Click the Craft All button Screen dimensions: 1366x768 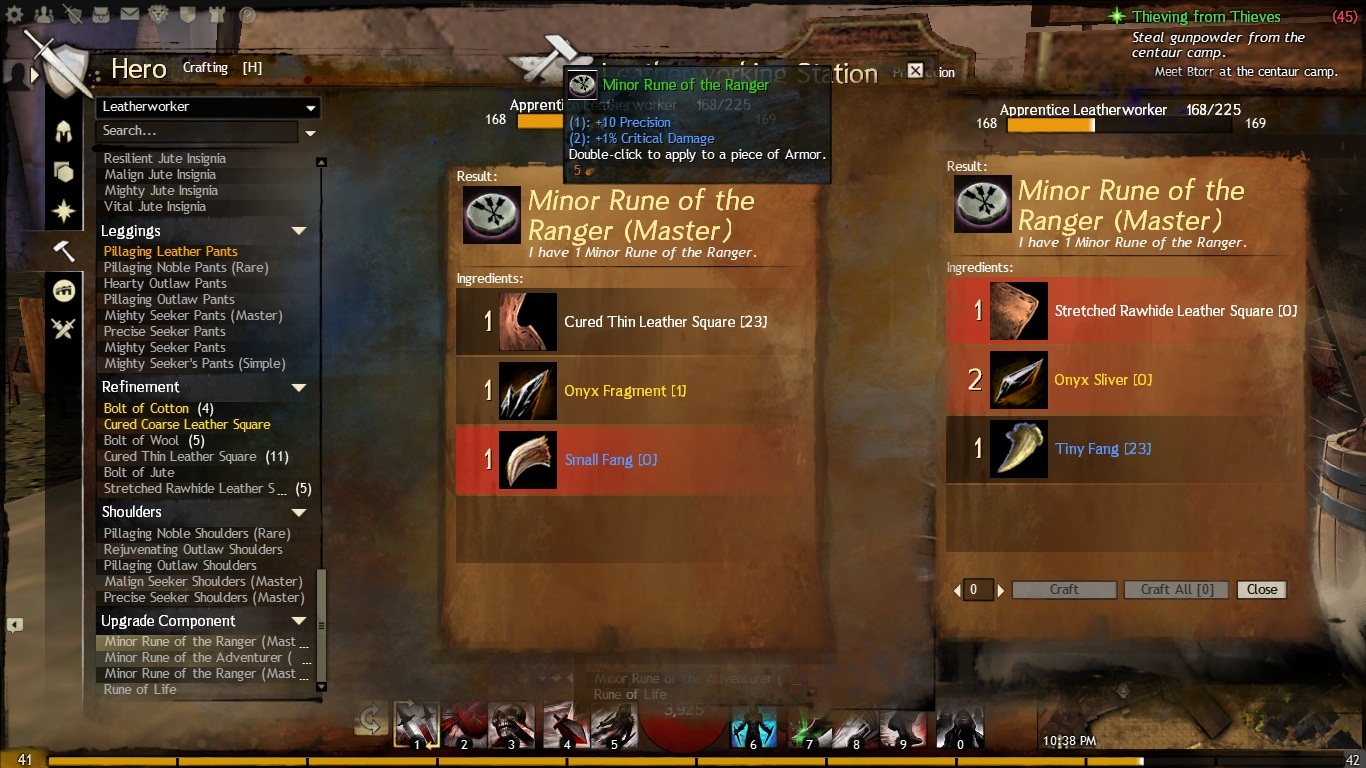pos(1176,590)
